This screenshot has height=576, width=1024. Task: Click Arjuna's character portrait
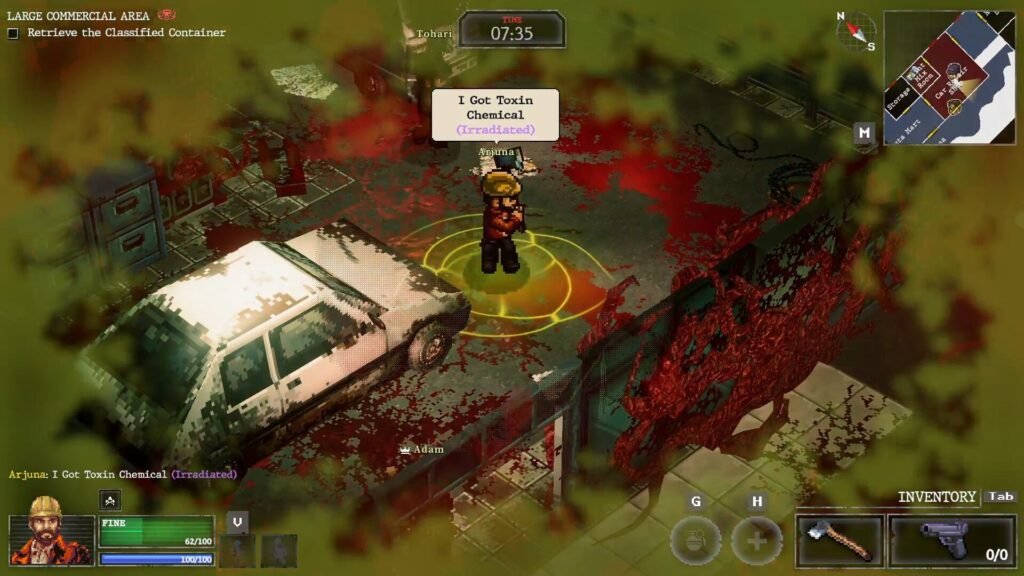[x=52, y=531]
